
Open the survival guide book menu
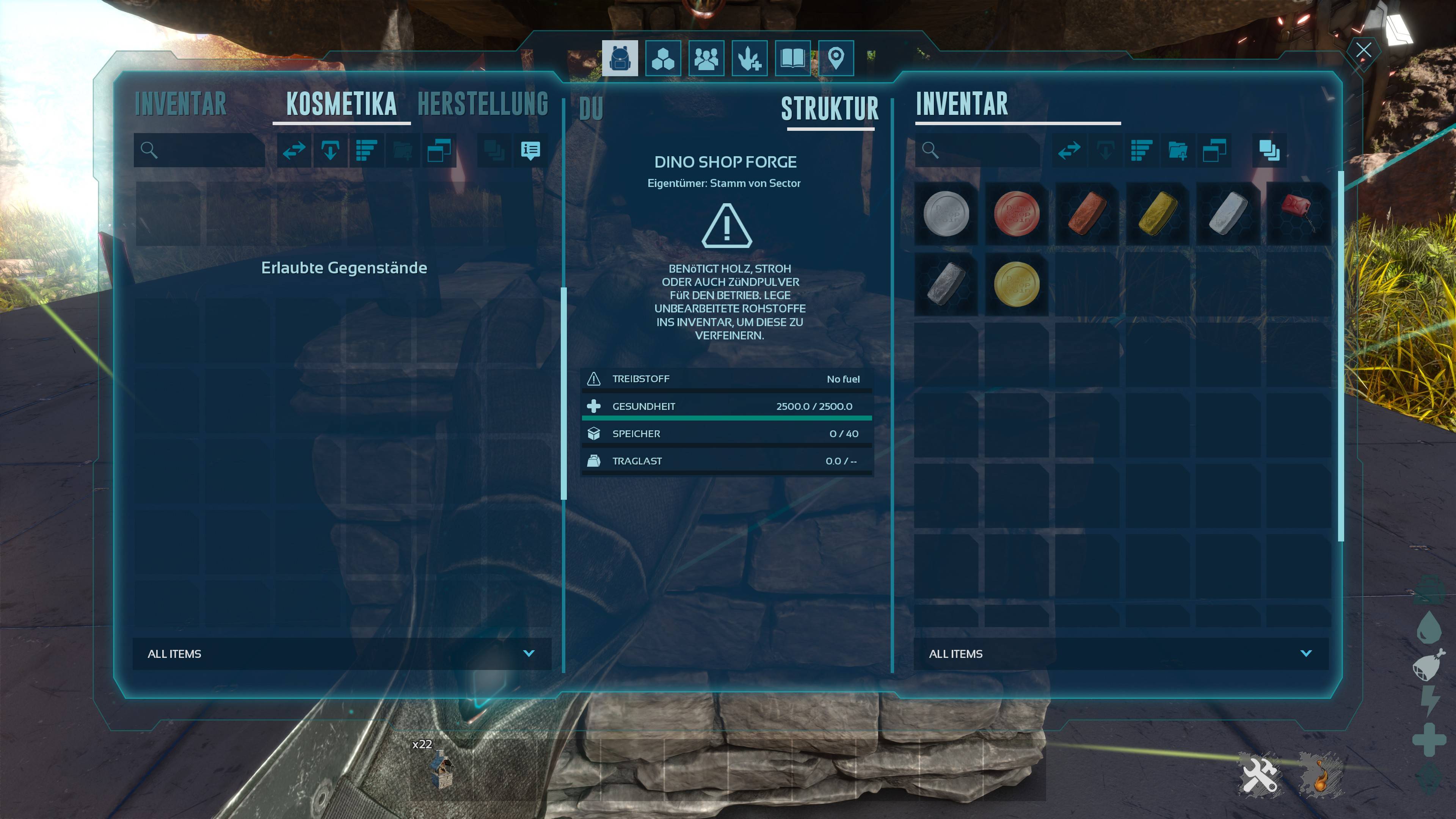pyautogui.click(x=792, y=58)
